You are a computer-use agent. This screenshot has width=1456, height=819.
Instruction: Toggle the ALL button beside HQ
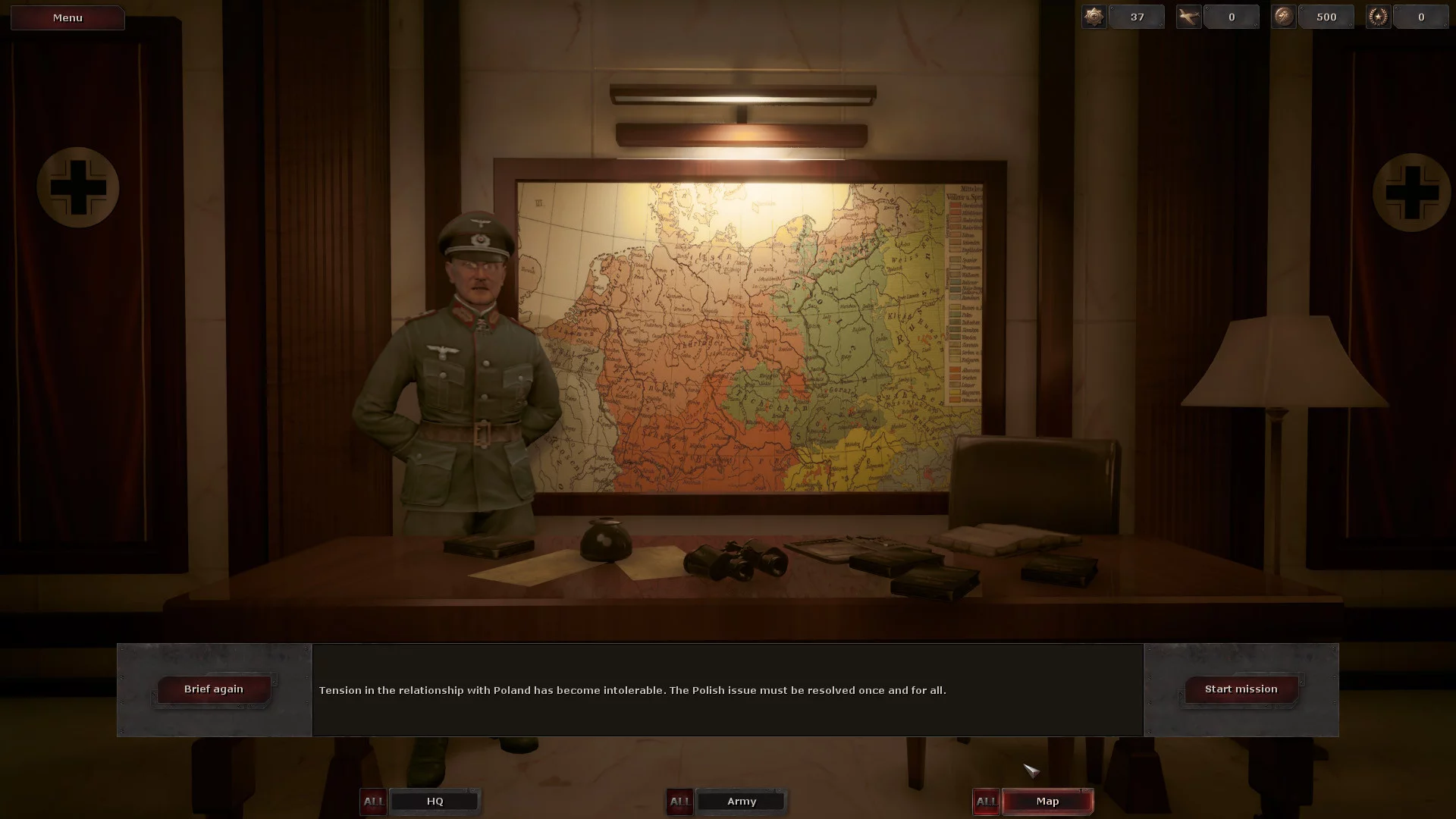pyautogui.click(x=373, y=802)
